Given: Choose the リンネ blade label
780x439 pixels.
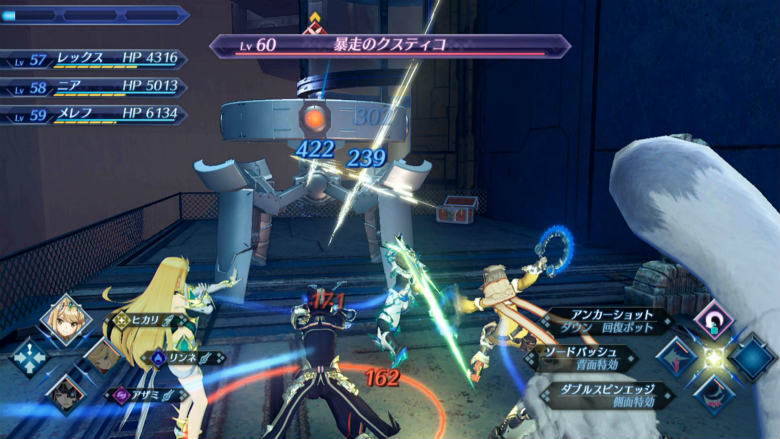Looking at the screenshot, I should (183, 357).
